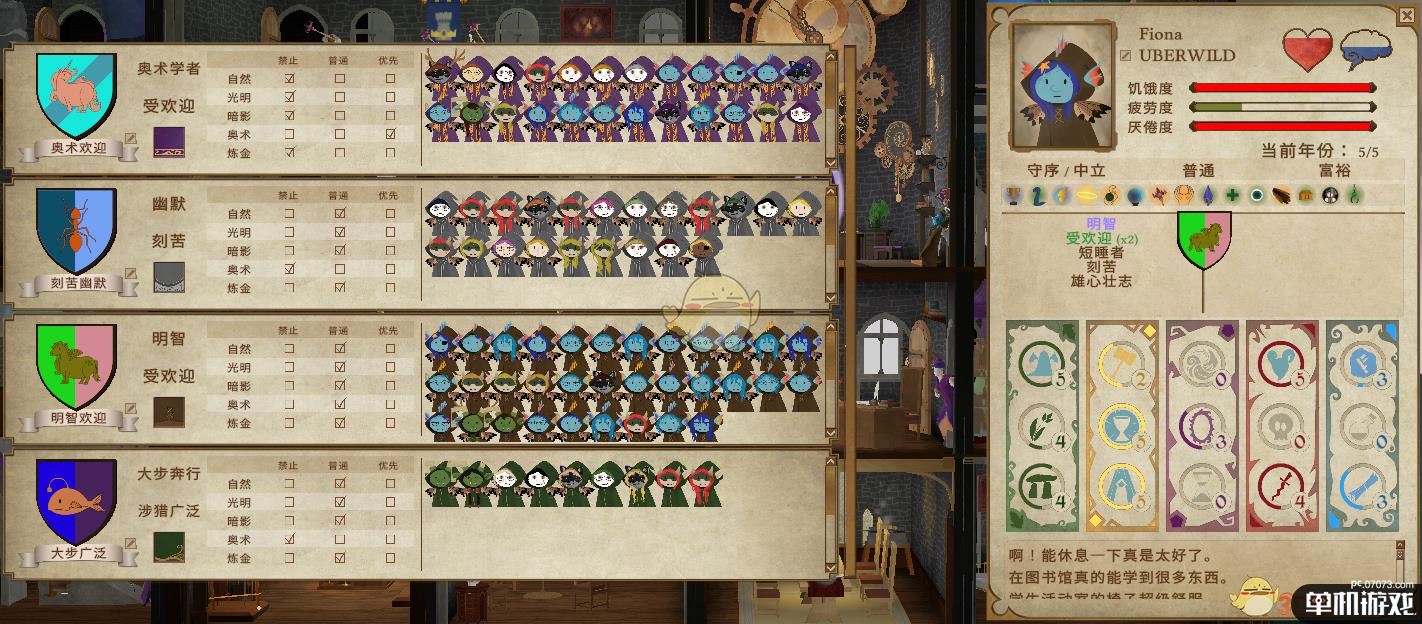Select the 刻苦幽默 ant house crest
The height and width of the screenshot is (624, 1422).
pyautogui.click(x=76, y=230)
